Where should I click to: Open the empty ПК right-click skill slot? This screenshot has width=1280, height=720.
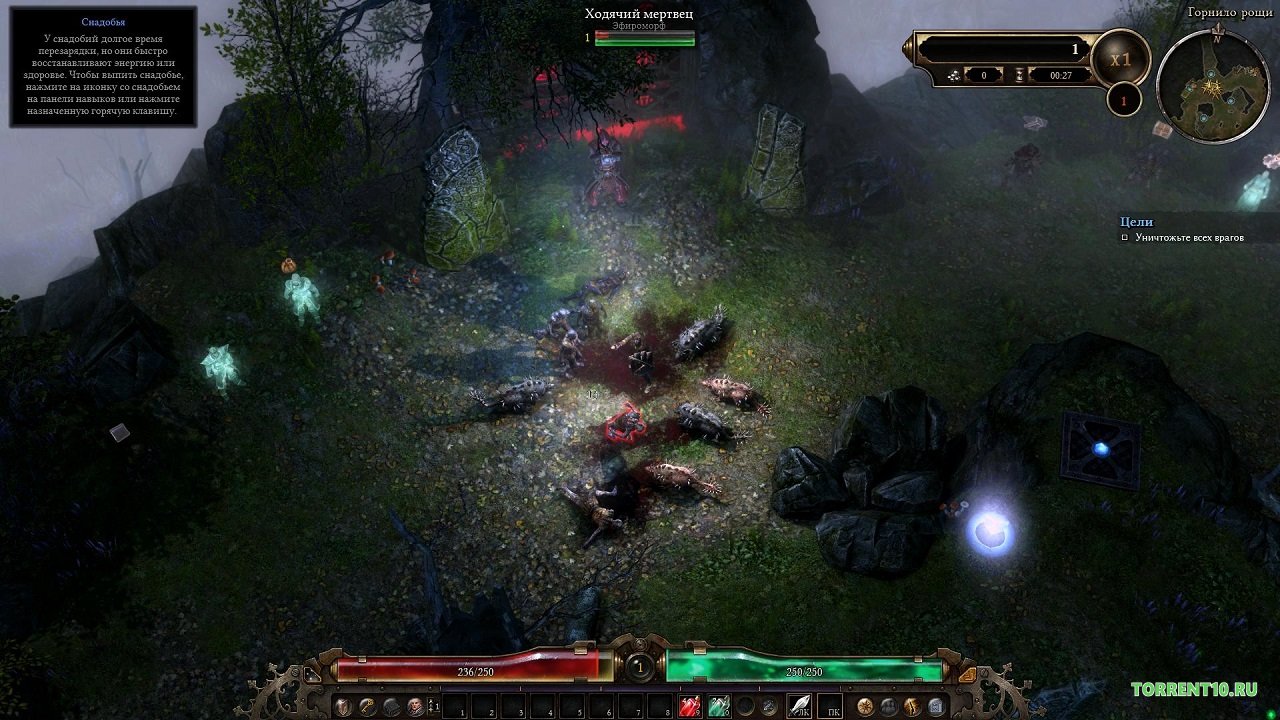(830, 707)
